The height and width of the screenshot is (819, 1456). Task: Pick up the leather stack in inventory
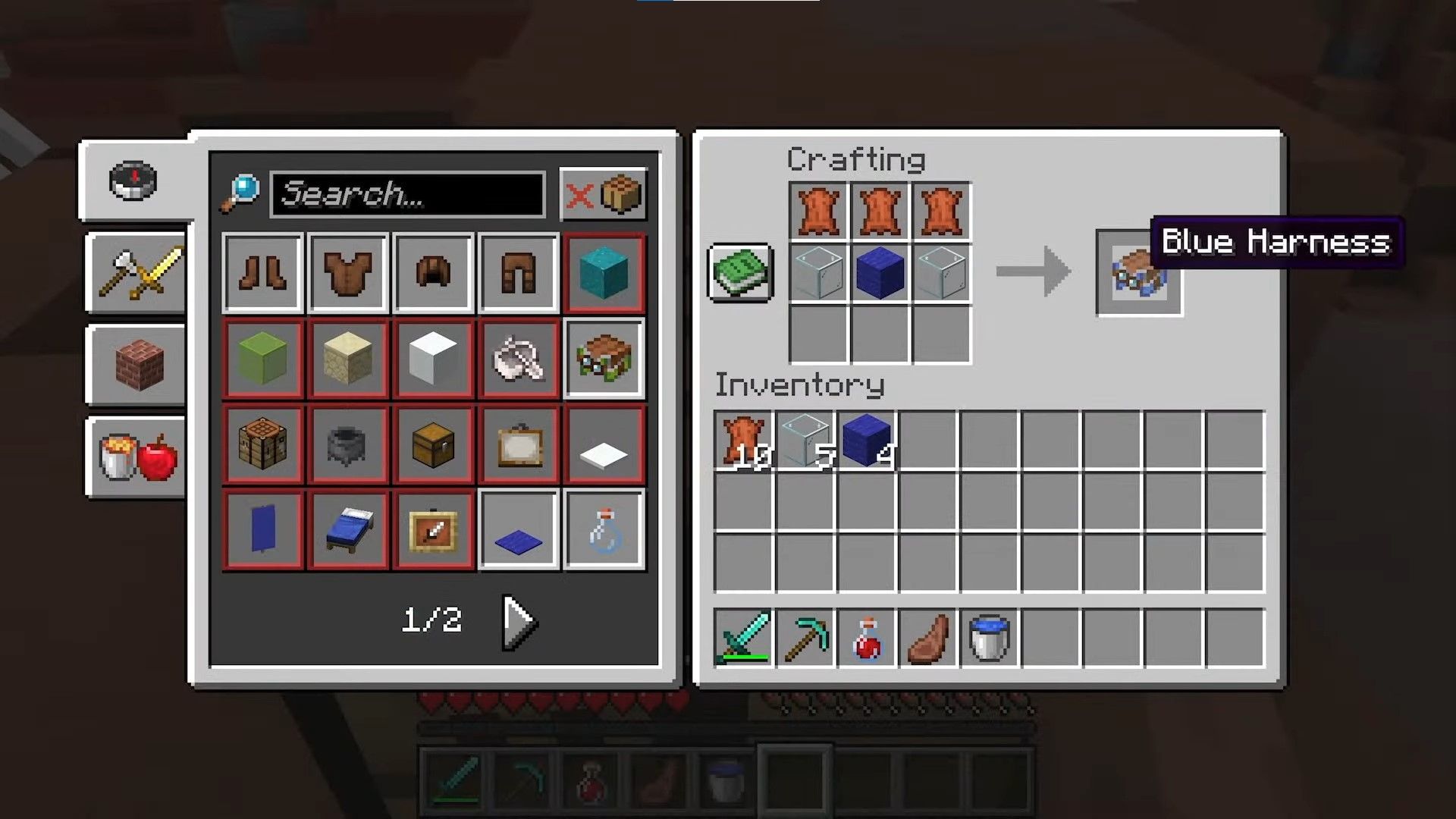click(x=743, y=441)
